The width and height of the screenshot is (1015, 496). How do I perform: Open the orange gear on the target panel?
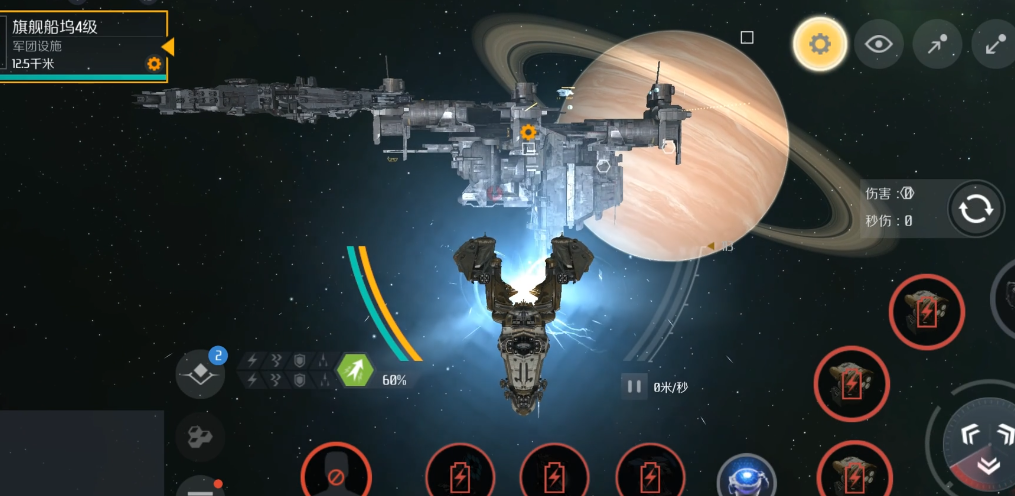pyautogui.click(x=154, y=64)
